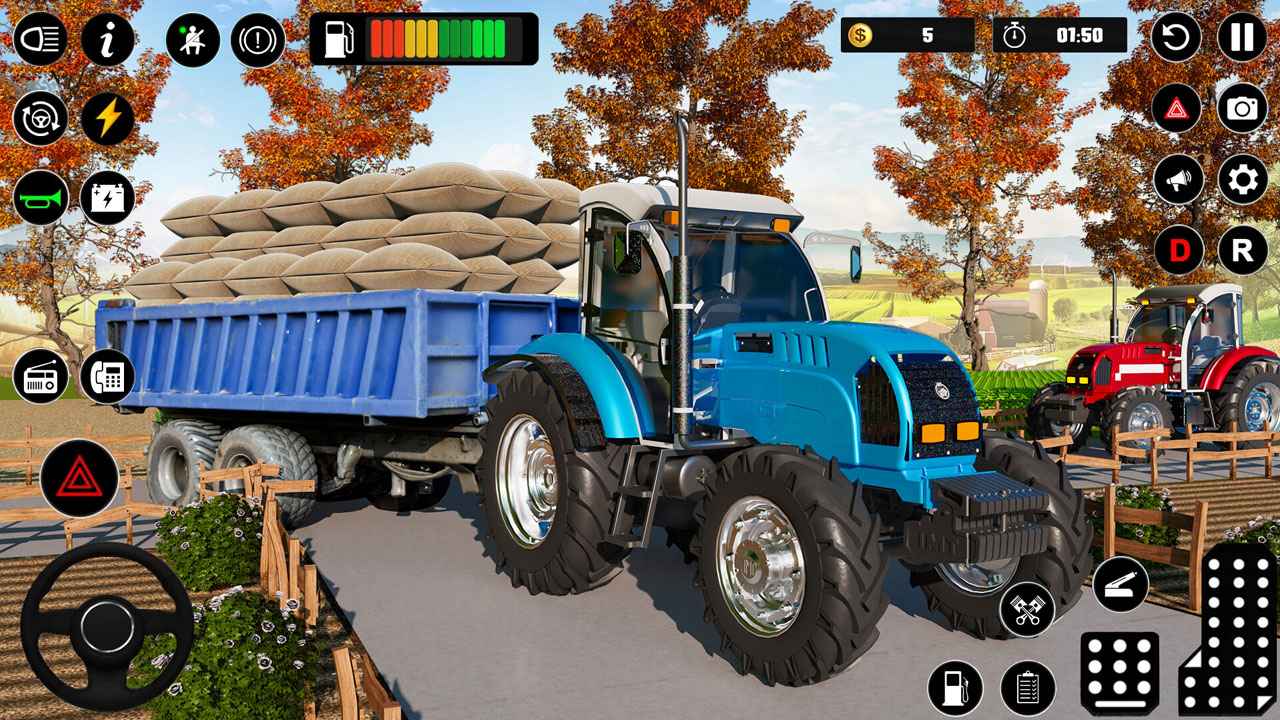Honk the green horn
This screenshot has height=720, width=1280.
[39, 196]
